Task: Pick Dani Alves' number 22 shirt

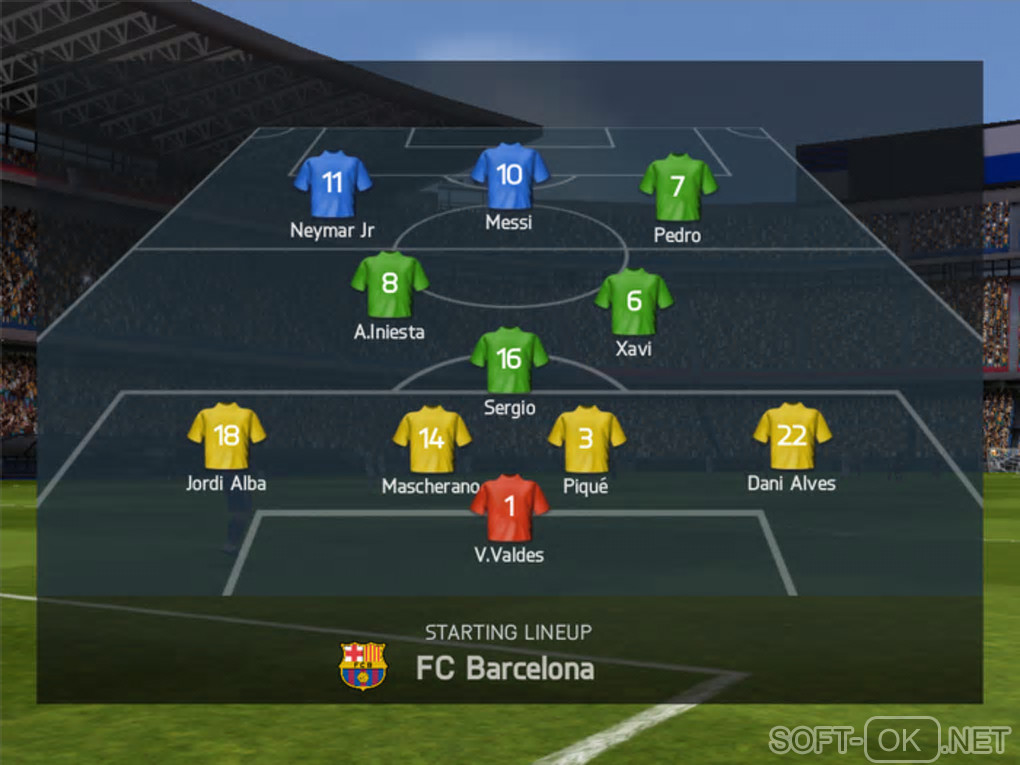Action: coord(792,435)
